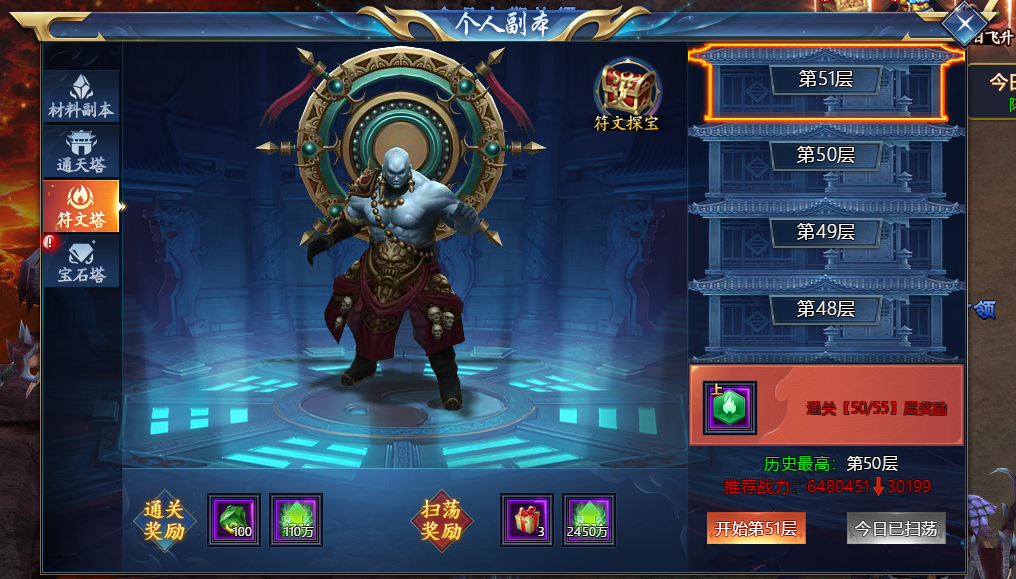Viewport: 1016px width, 579px height.
Task: Switch to the 宝石塔 tab
Action: coord(81,262)
